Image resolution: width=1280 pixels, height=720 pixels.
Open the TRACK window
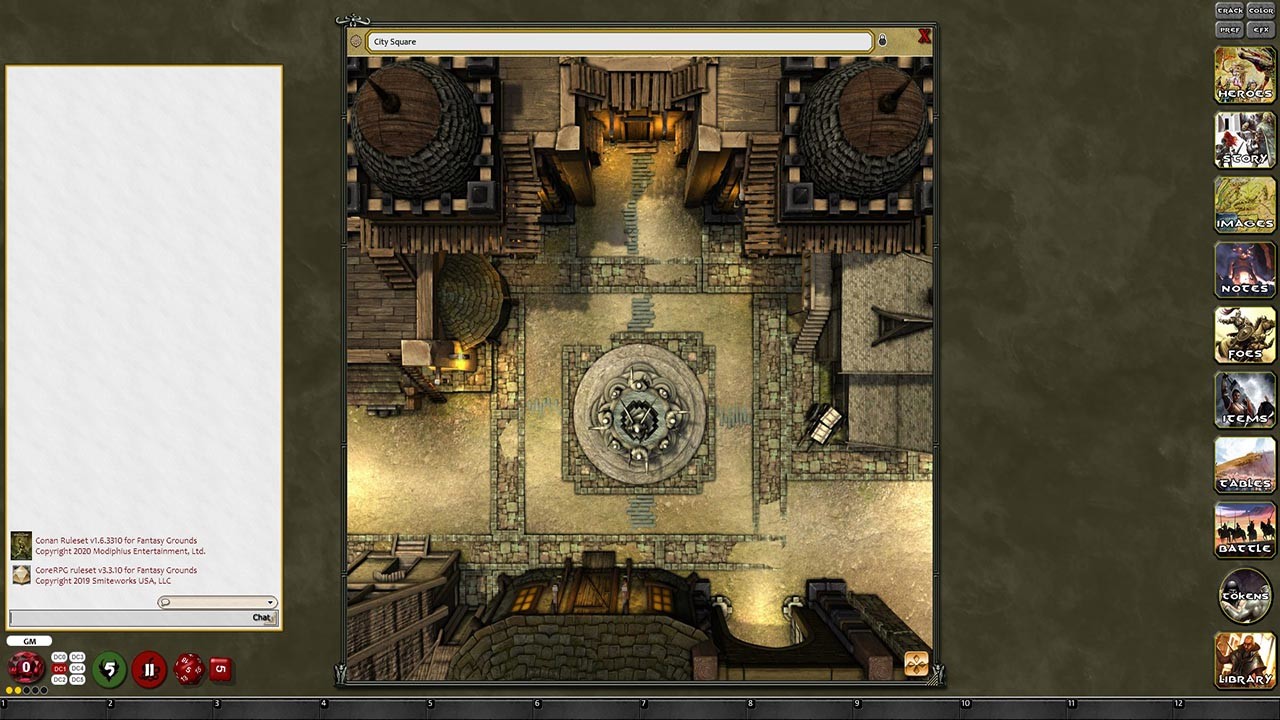pyautogui.click(x=1230, y=10)
